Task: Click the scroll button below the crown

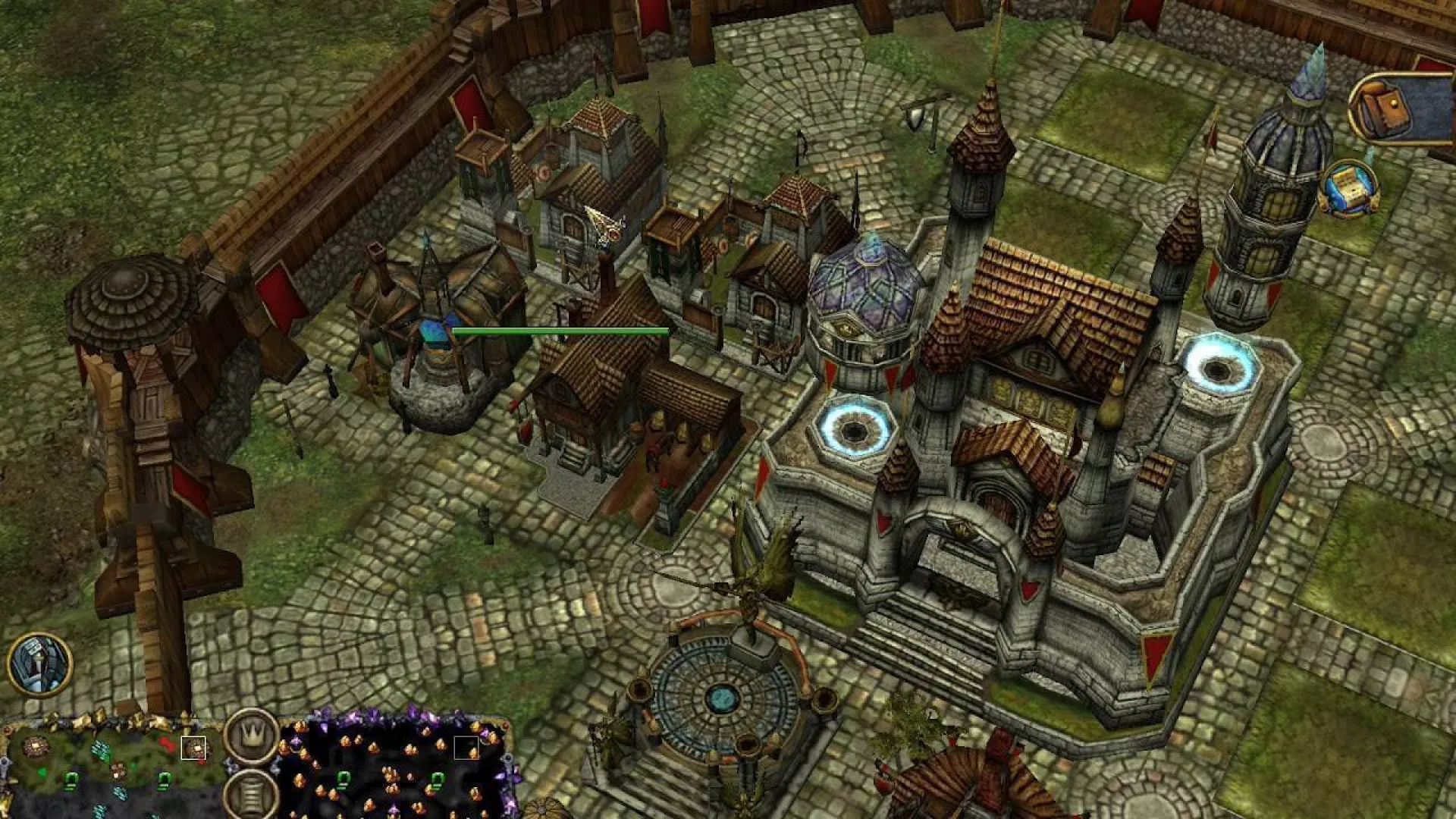Action: click(x=252, y=794)
